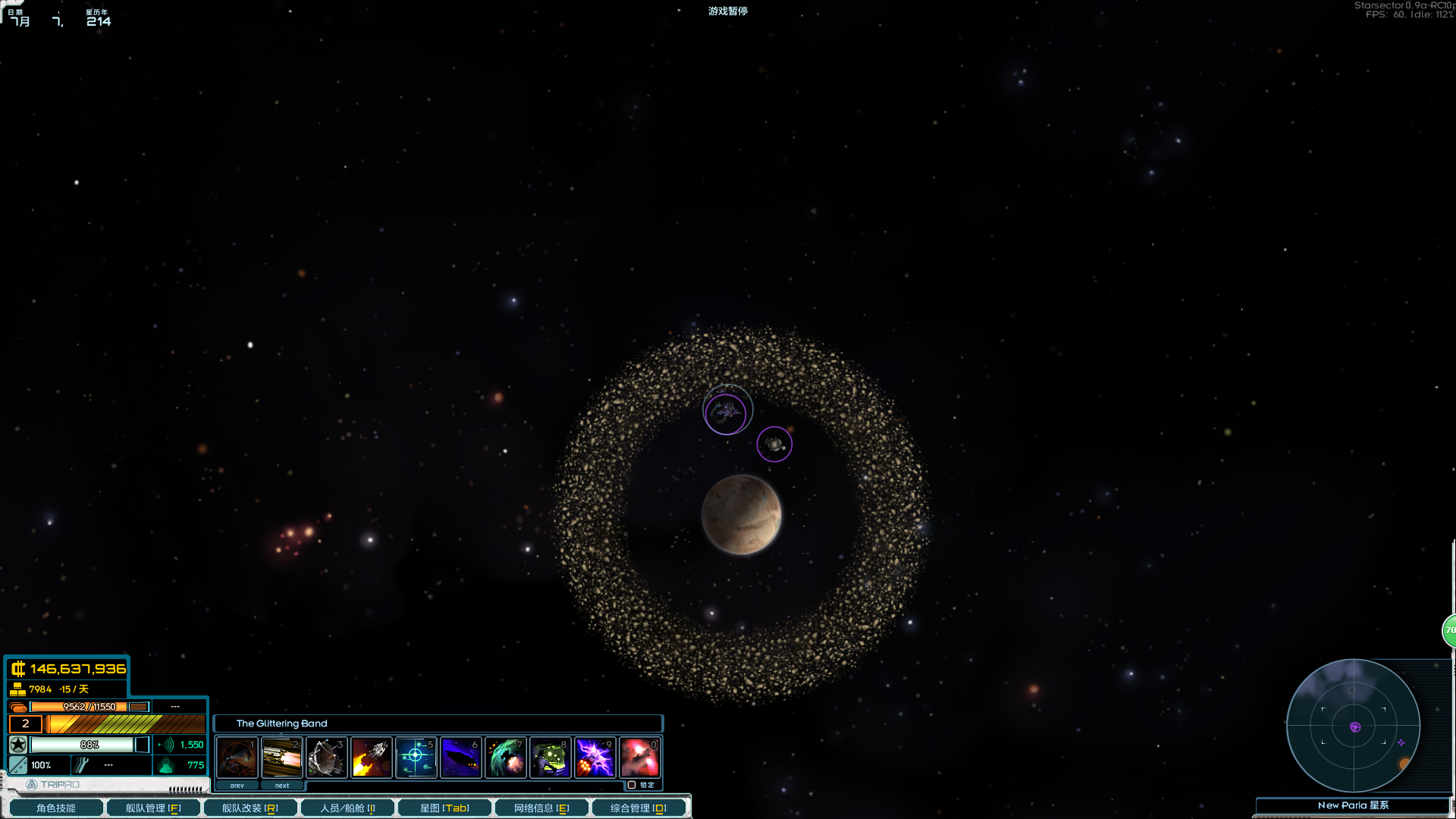Screen dimensions: 1456x819
Task: Click the supplies crate icon next to 9562/11550
Action: coord(17,706)
